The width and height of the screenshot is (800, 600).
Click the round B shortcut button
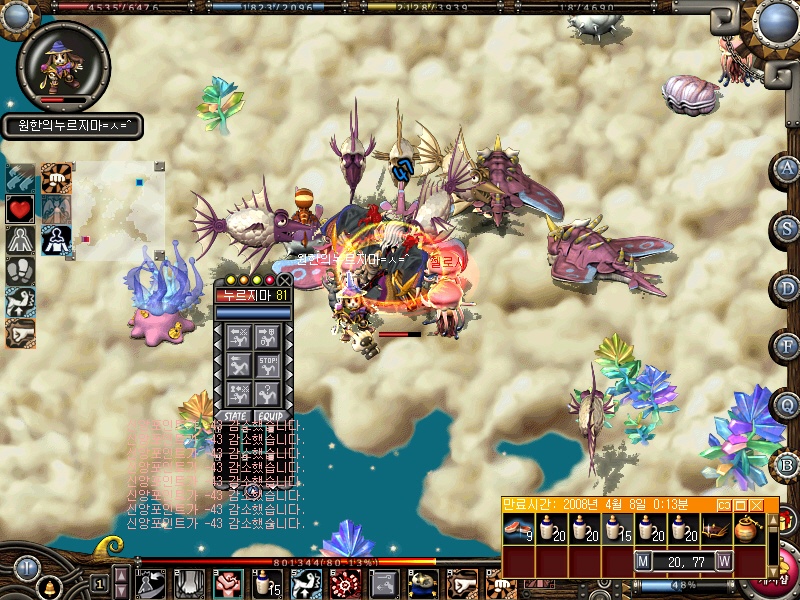(x=786, y=465)
